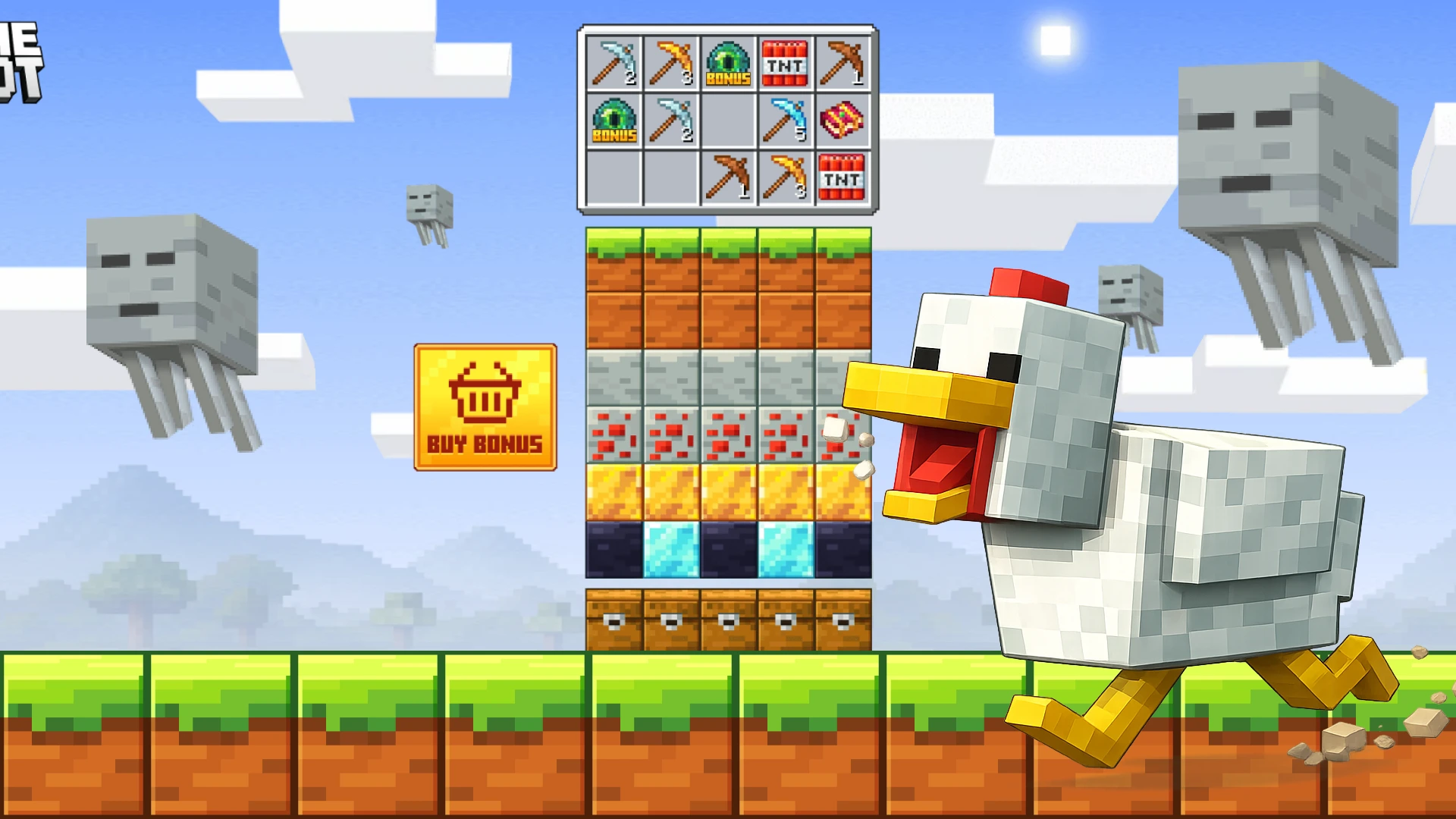Click the empty middle slot in the symbol board
The image size is (1456, 819).
pyautogui.click(x=730, y=121)
